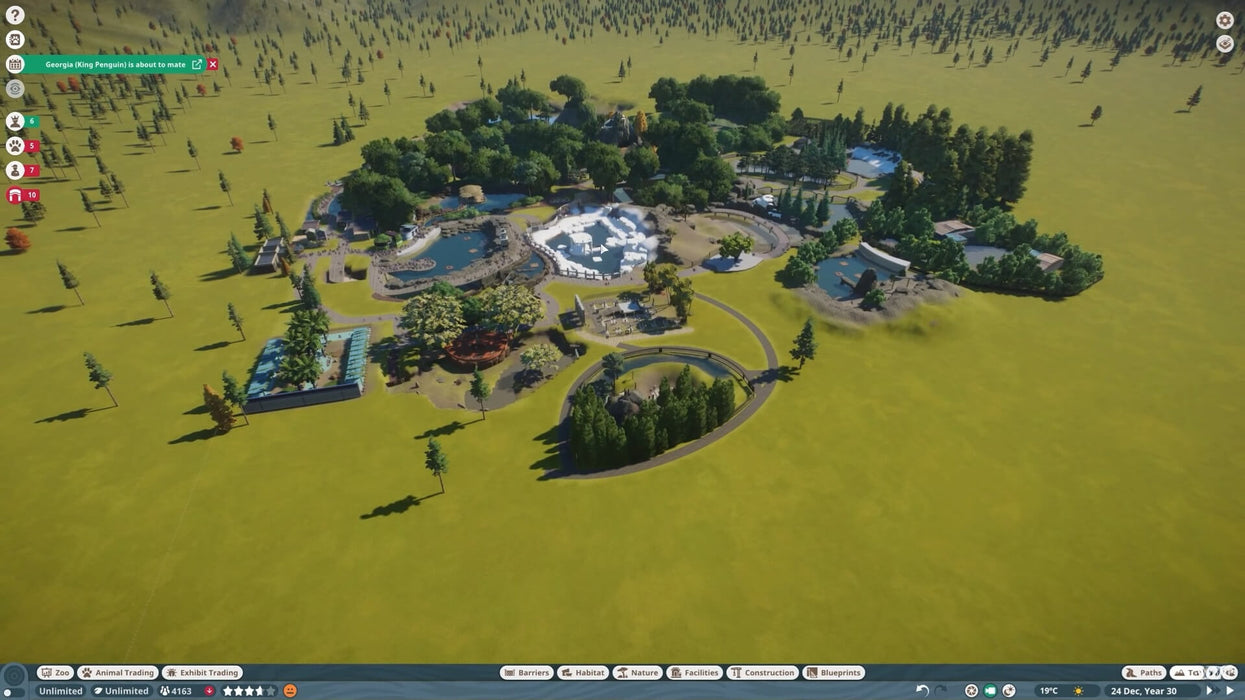Dismiss the King Penguin mating notification
This screenshot has width=1245, height=700.
213,64
